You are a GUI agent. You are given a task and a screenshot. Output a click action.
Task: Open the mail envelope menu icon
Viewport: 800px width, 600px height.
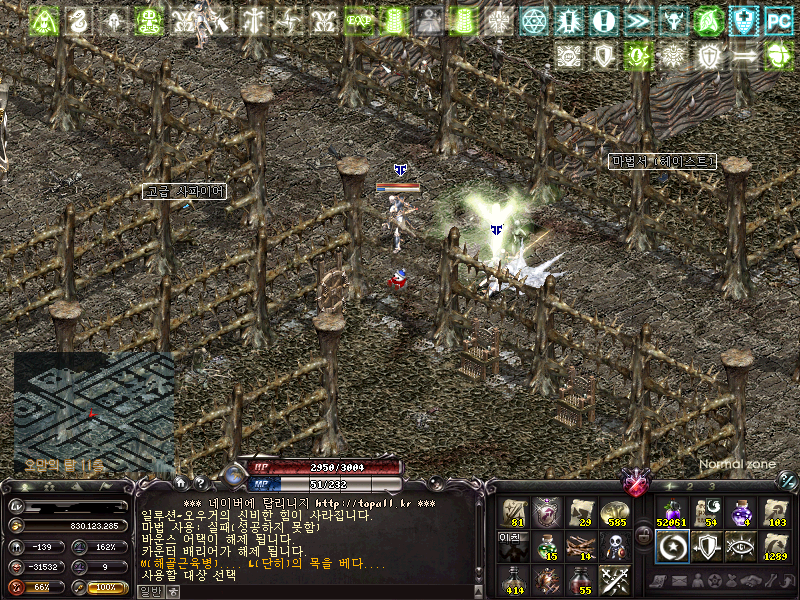[679, 581]
